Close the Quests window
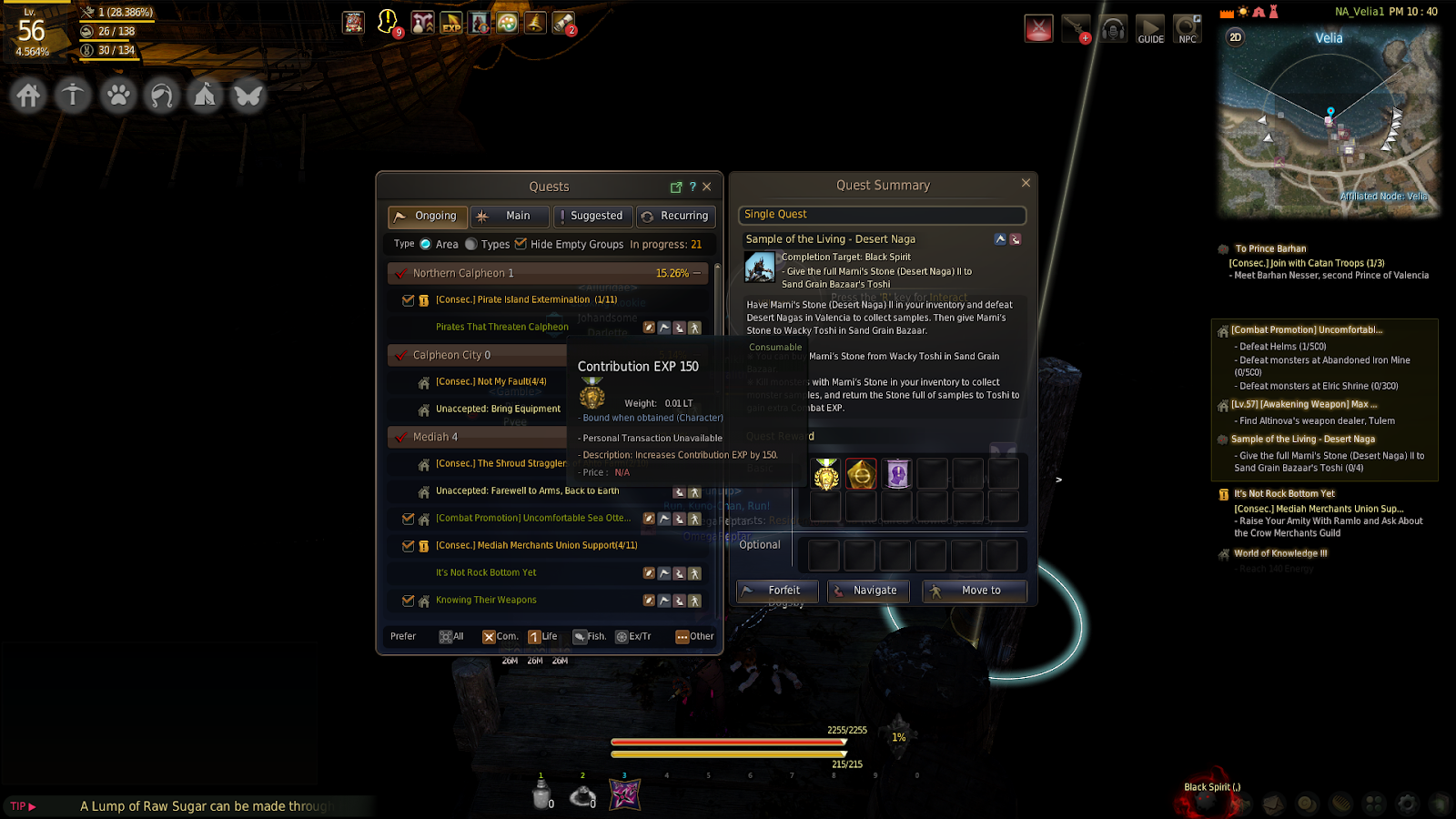The width and height of the screenshot is (1456, 819). 707,187
